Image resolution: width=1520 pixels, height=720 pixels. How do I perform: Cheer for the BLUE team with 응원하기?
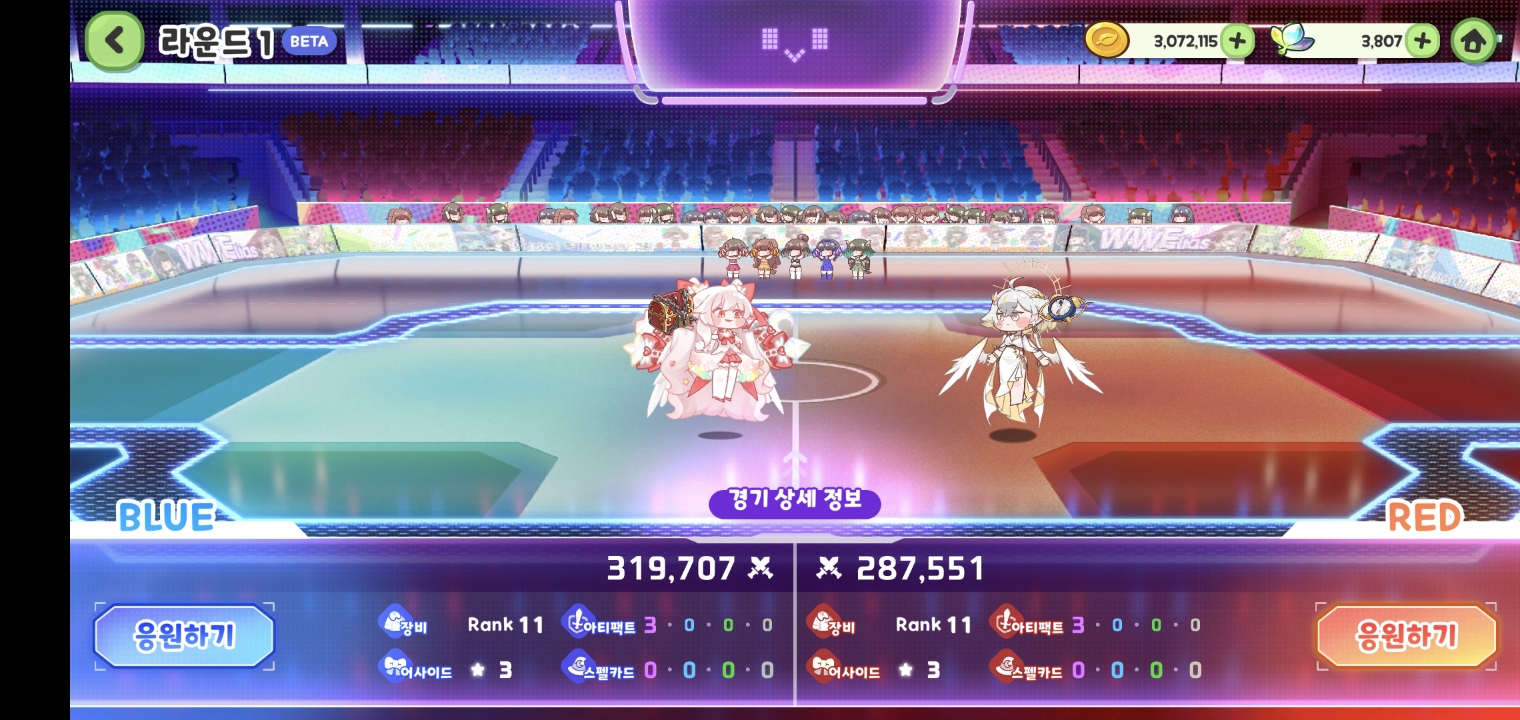(184, 636)
